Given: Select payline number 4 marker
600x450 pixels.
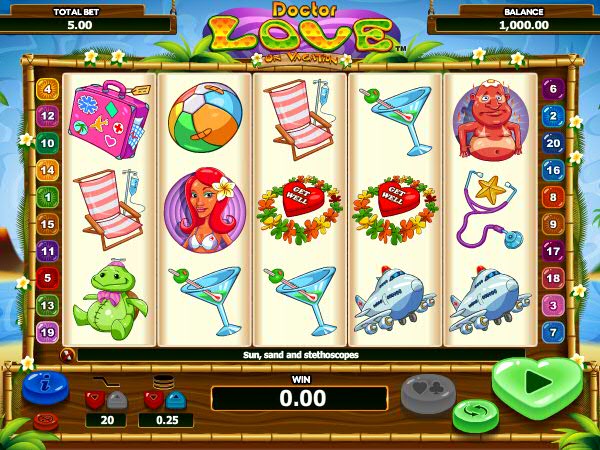Looking at the screenshot, I should click(x=47, y=89).
